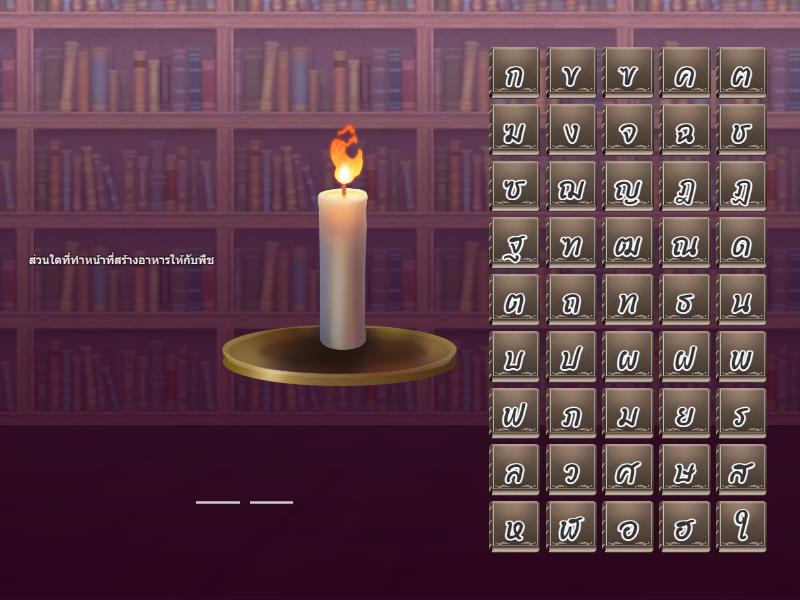Click the ห letter tile
The height and width of the screenshot is (600, 800).
(x=514, y=526)
